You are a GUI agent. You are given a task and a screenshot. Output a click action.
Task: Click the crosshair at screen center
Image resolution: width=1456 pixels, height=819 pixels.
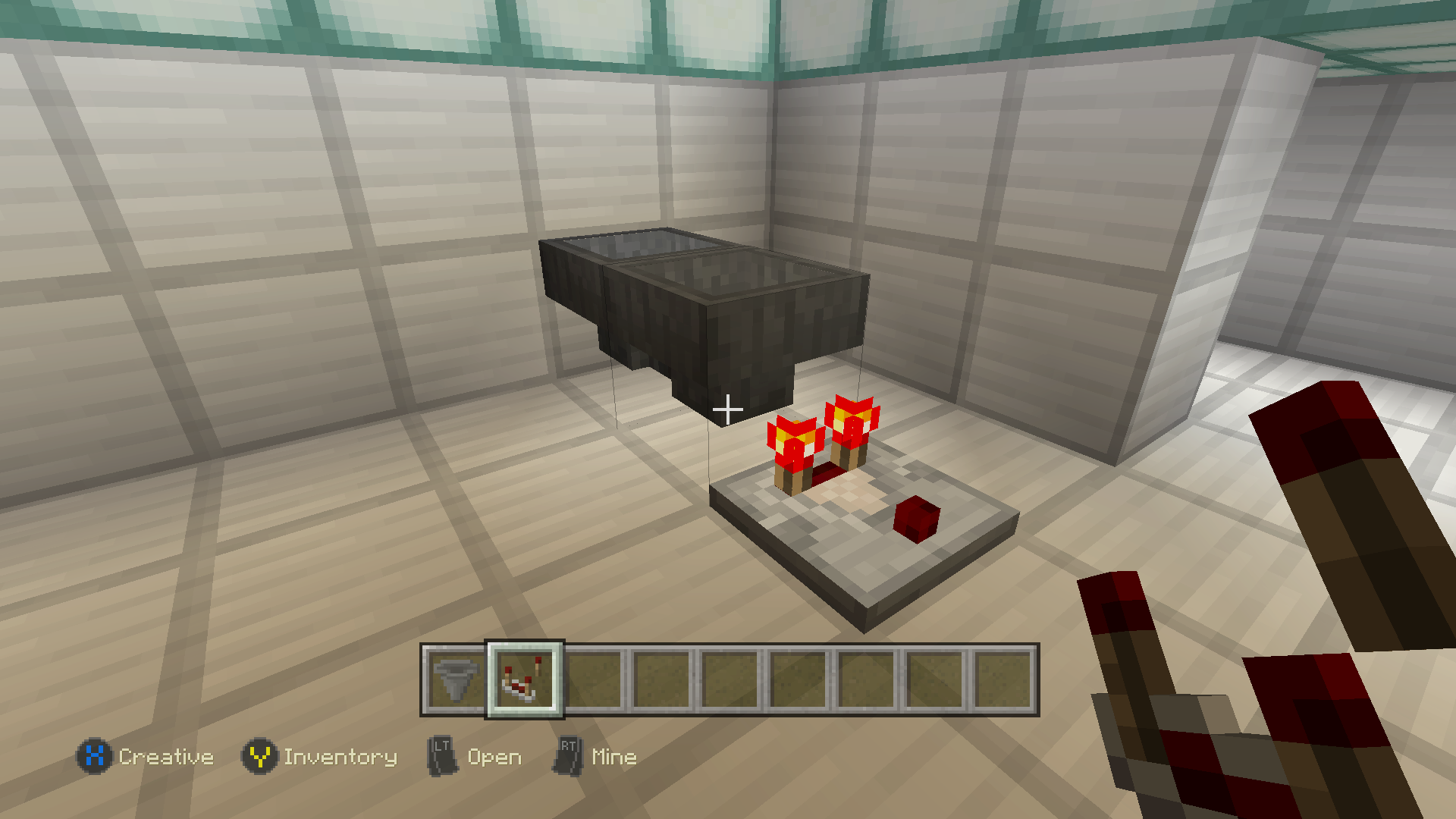click(x=728, y=409)
